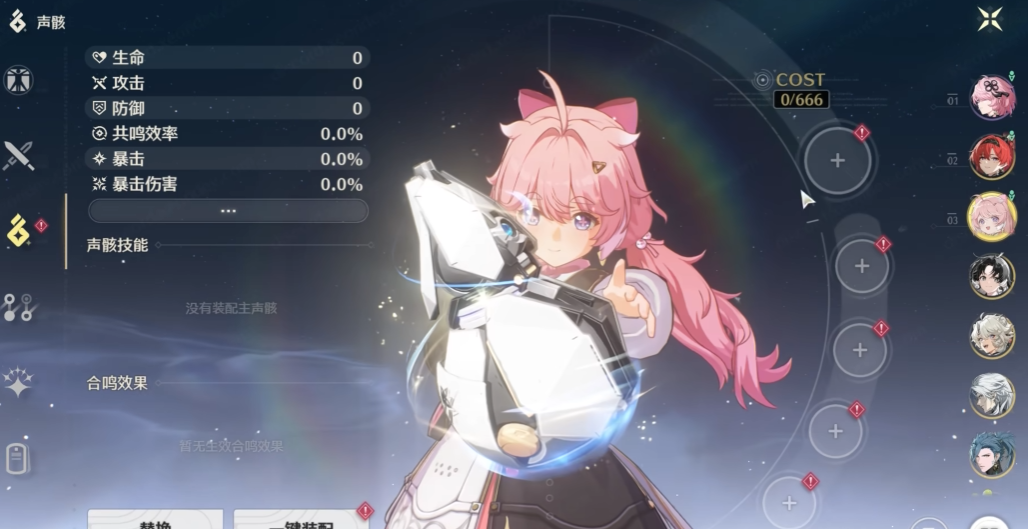Open the capsule-shaped device tab
Viewport: 1028px width, 529px height.
pos(18,458)
